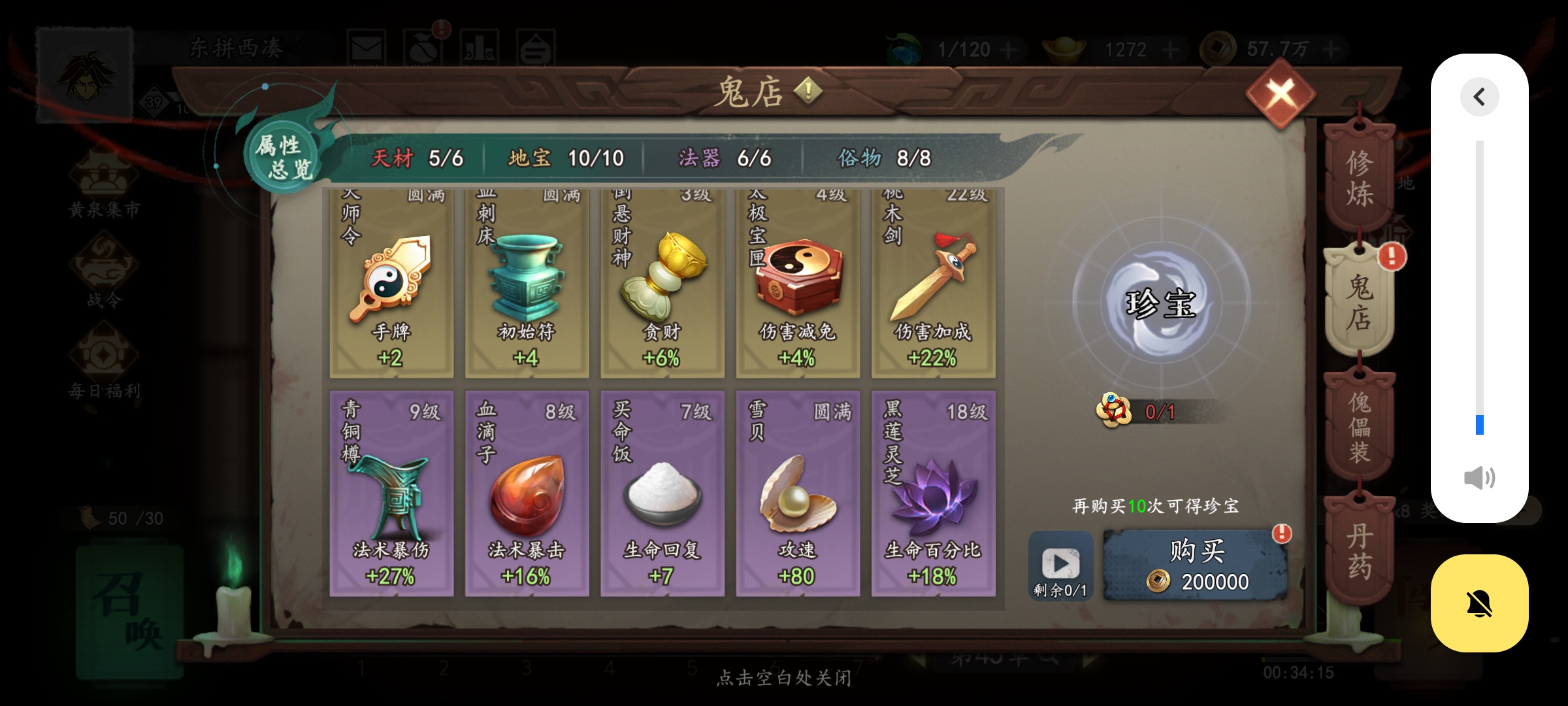Click the money bag icon with red alert
Screen dimensions: 1568x706
pyautogui.click(x=425, y=47)
